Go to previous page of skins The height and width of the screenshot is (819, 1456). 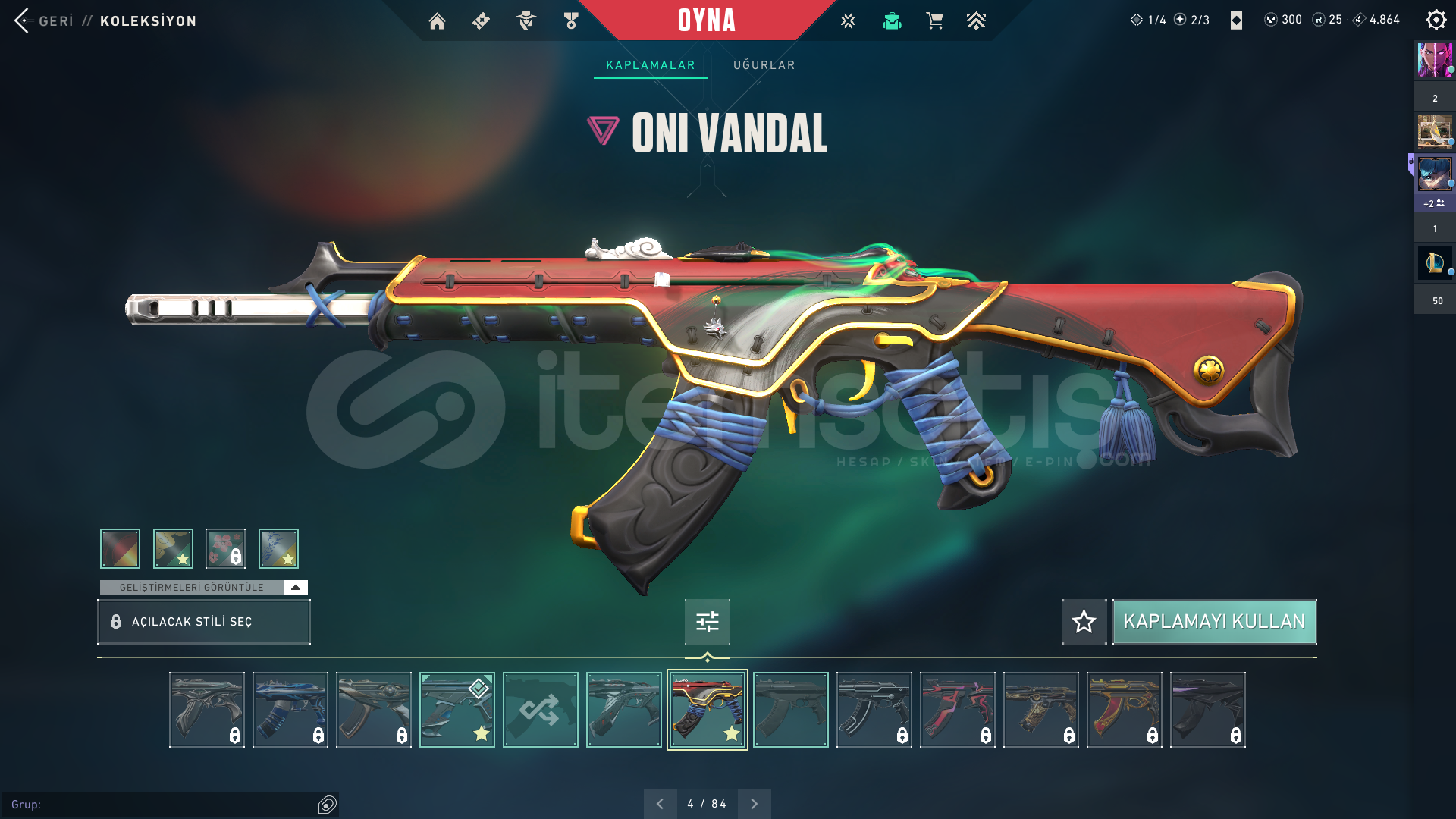[661, 802]
